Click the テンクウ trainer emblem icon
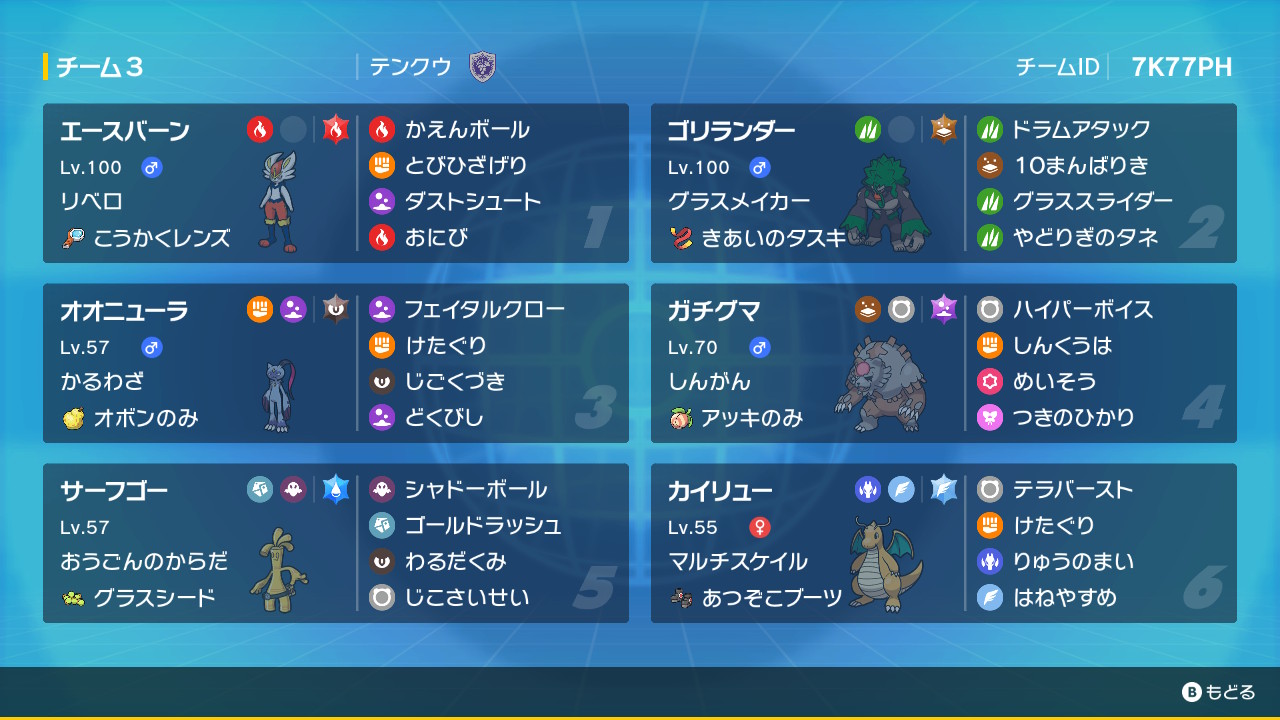 [x=483, y=67]
